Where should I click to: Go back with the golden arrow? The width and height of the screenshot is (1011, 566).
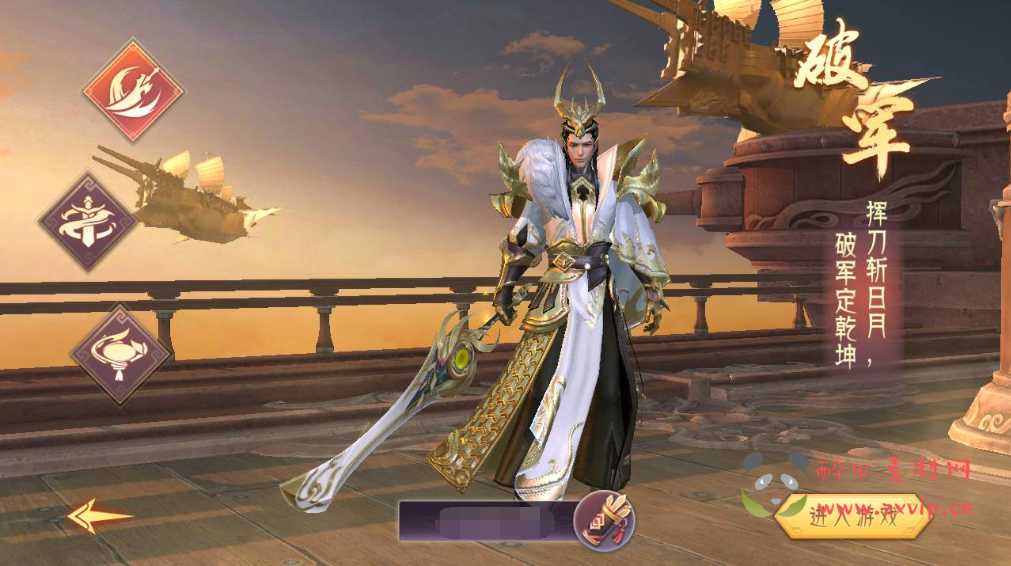point(99,516)
